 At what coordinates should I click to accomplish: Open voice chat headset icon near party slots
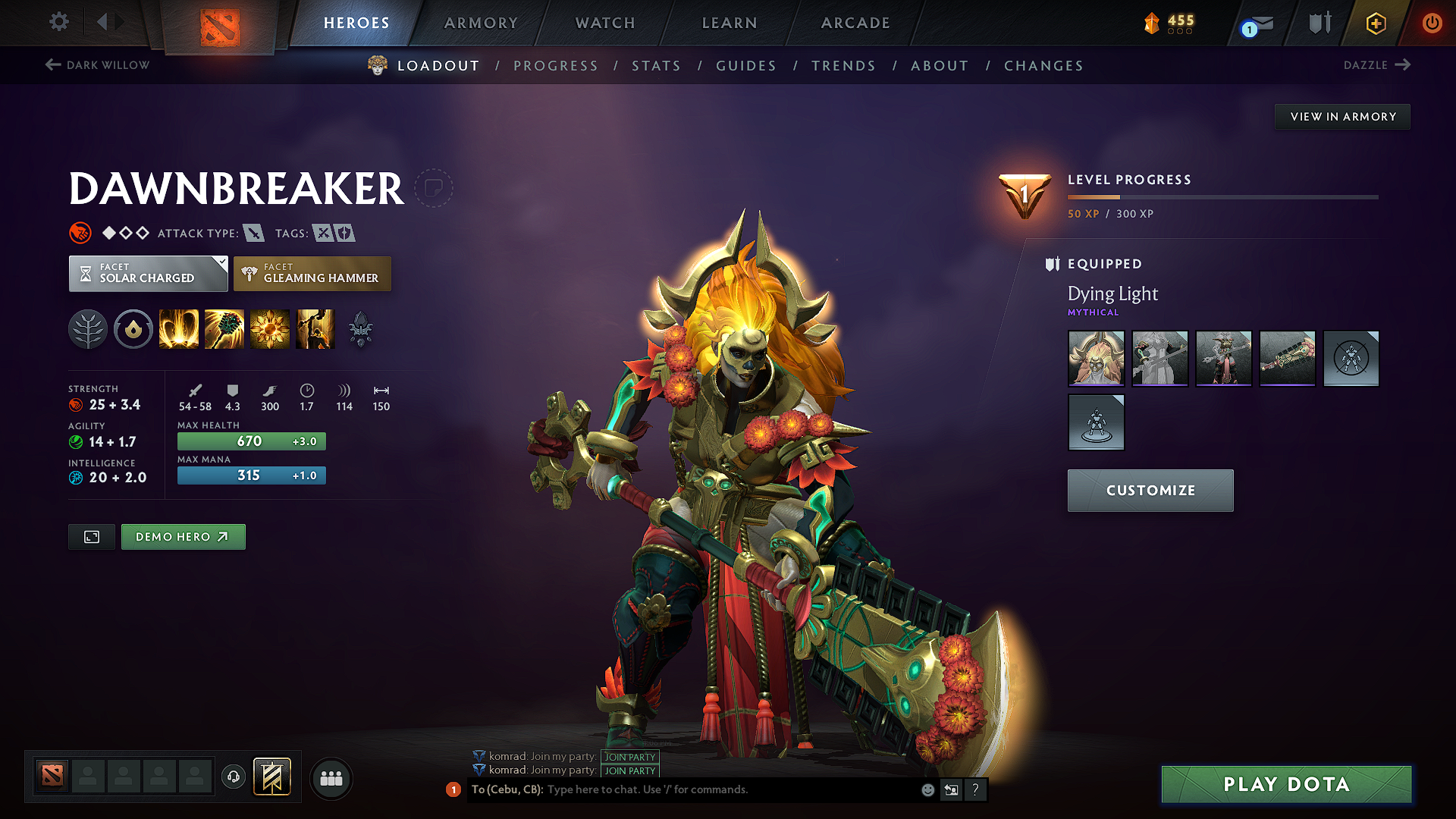(233, 777)
